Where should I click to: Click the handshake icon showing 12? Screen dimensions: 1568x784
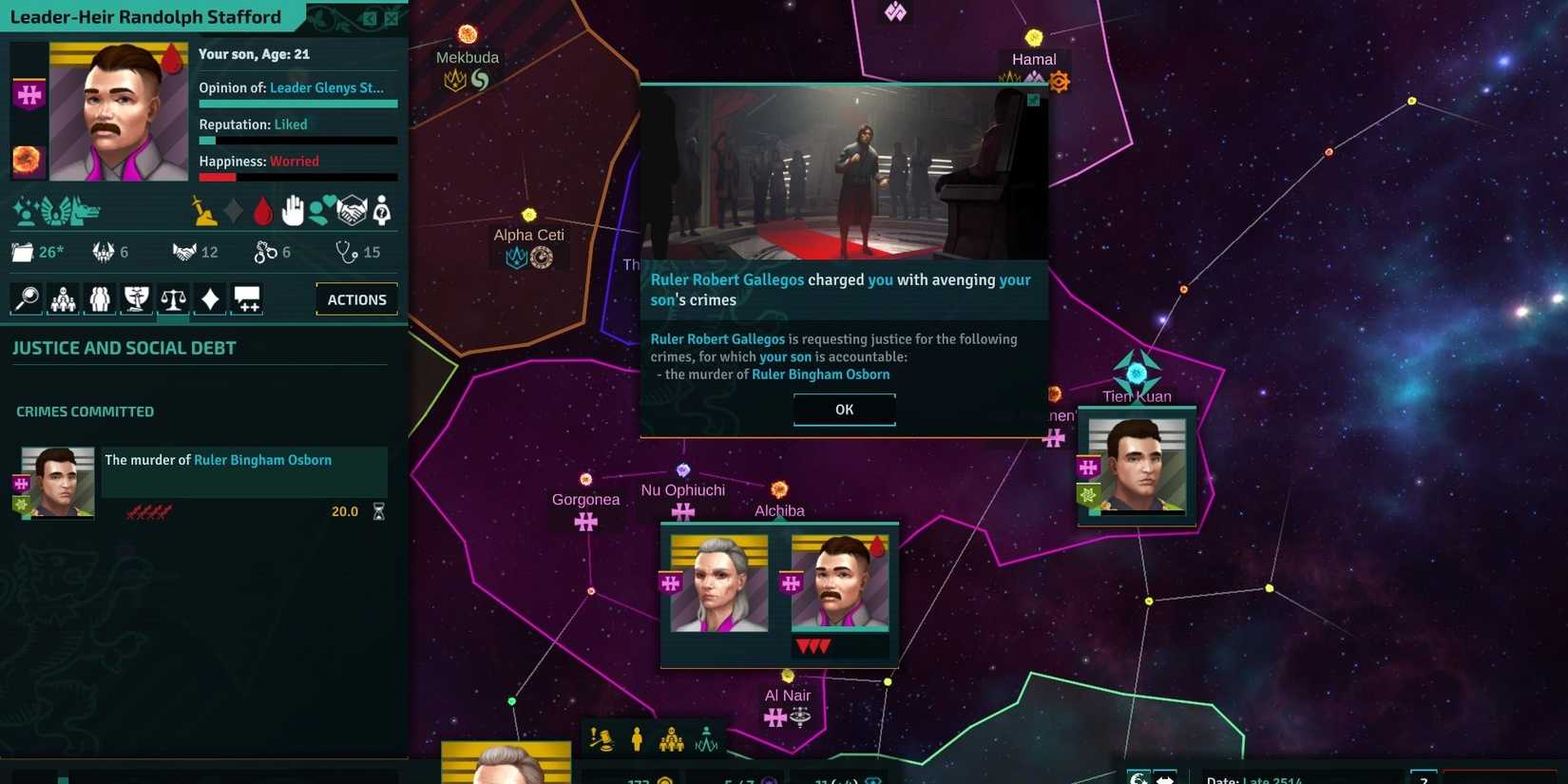pyautogui.click(x=184, y=252)
